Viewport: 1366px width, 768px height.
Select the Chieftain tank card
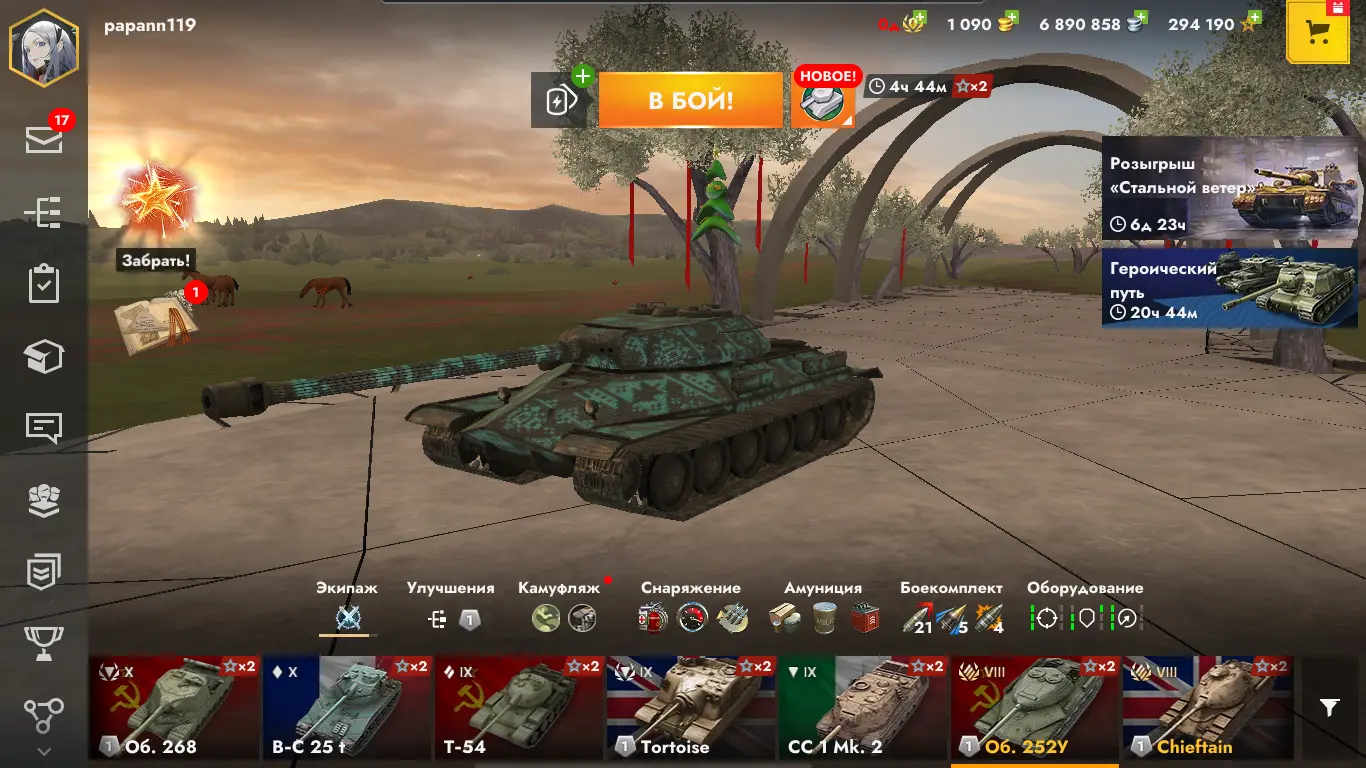tap(1206, 708)
